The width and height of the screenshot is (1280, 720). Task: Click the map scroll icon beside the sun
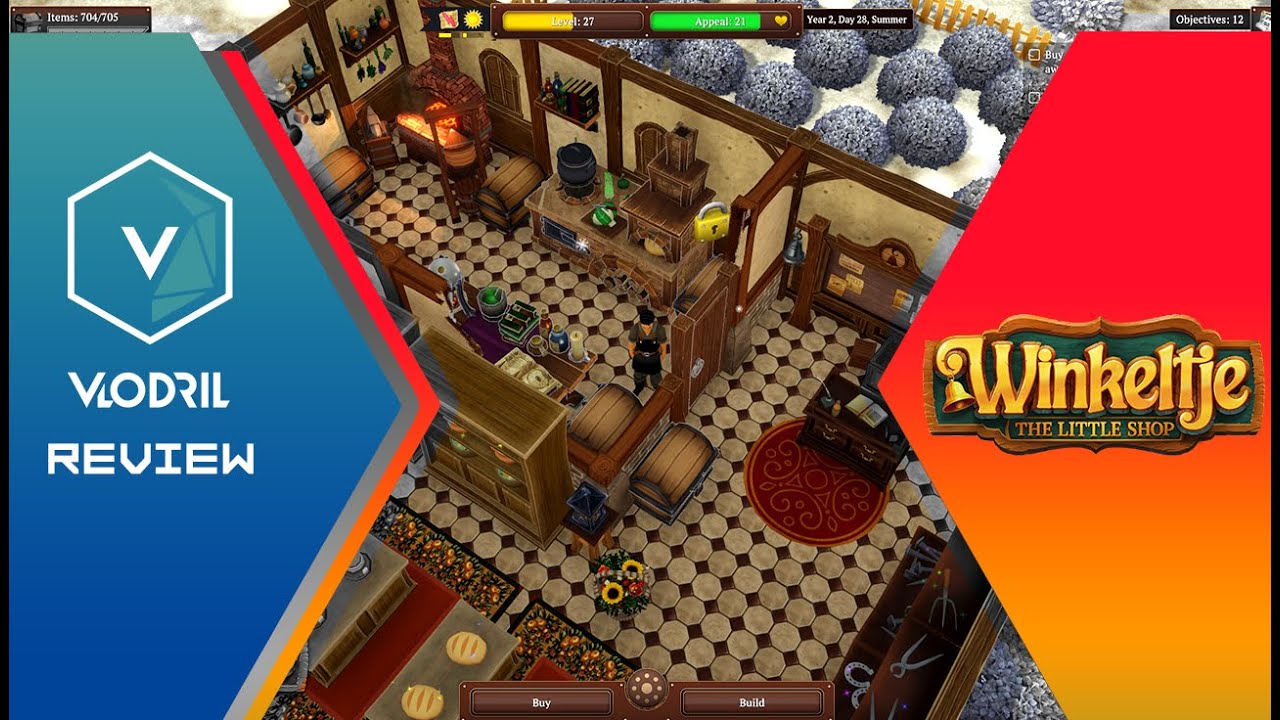448,20
